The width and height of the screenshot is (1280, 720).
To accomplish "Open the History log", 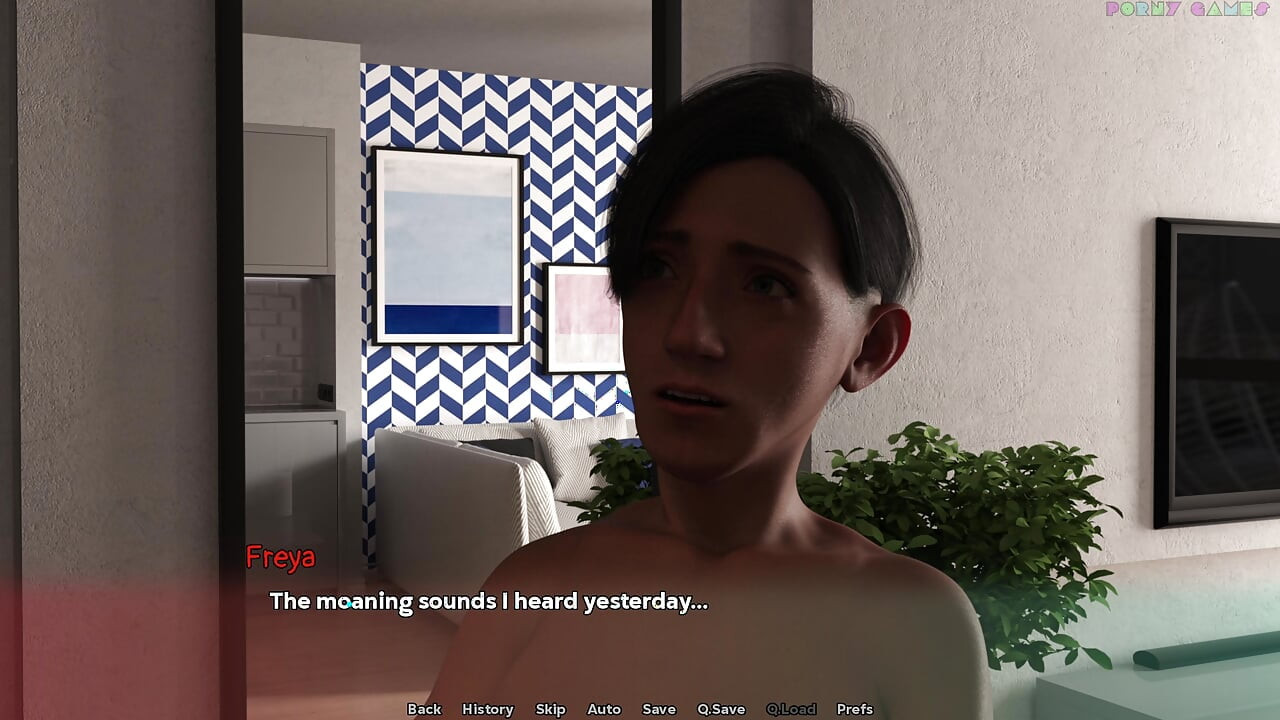I will click(487, 709).
